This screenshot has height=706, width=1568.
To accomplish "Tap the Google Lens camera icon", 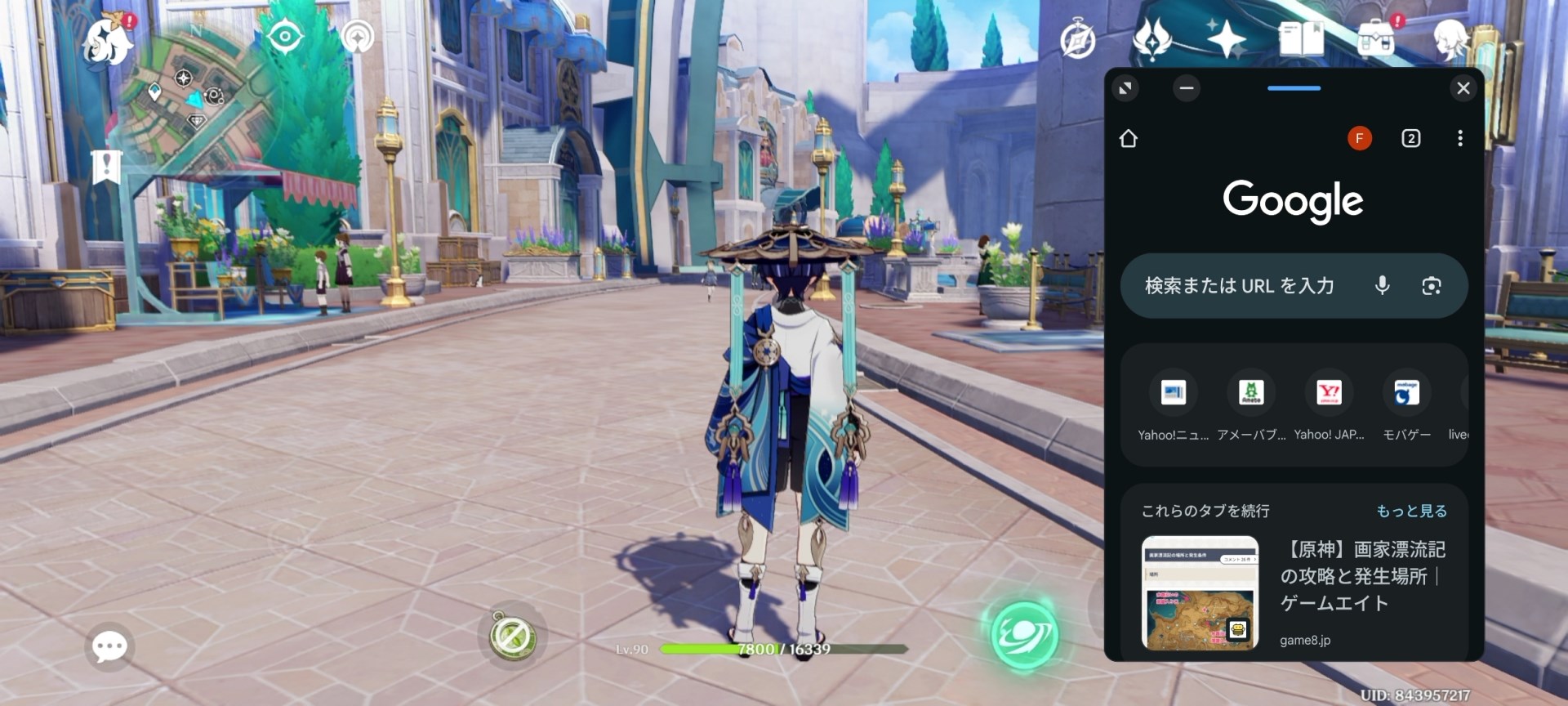I will [1431, 285].
